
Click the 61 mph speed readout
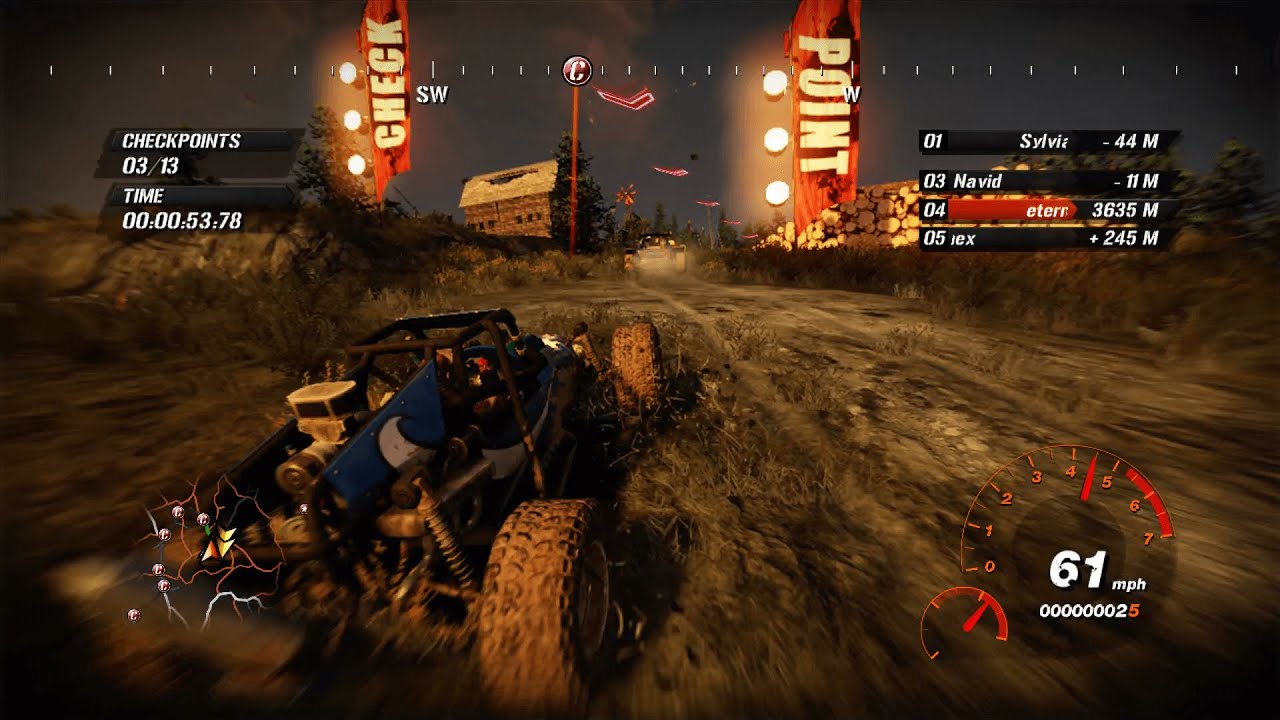[x=1080, y=568]
